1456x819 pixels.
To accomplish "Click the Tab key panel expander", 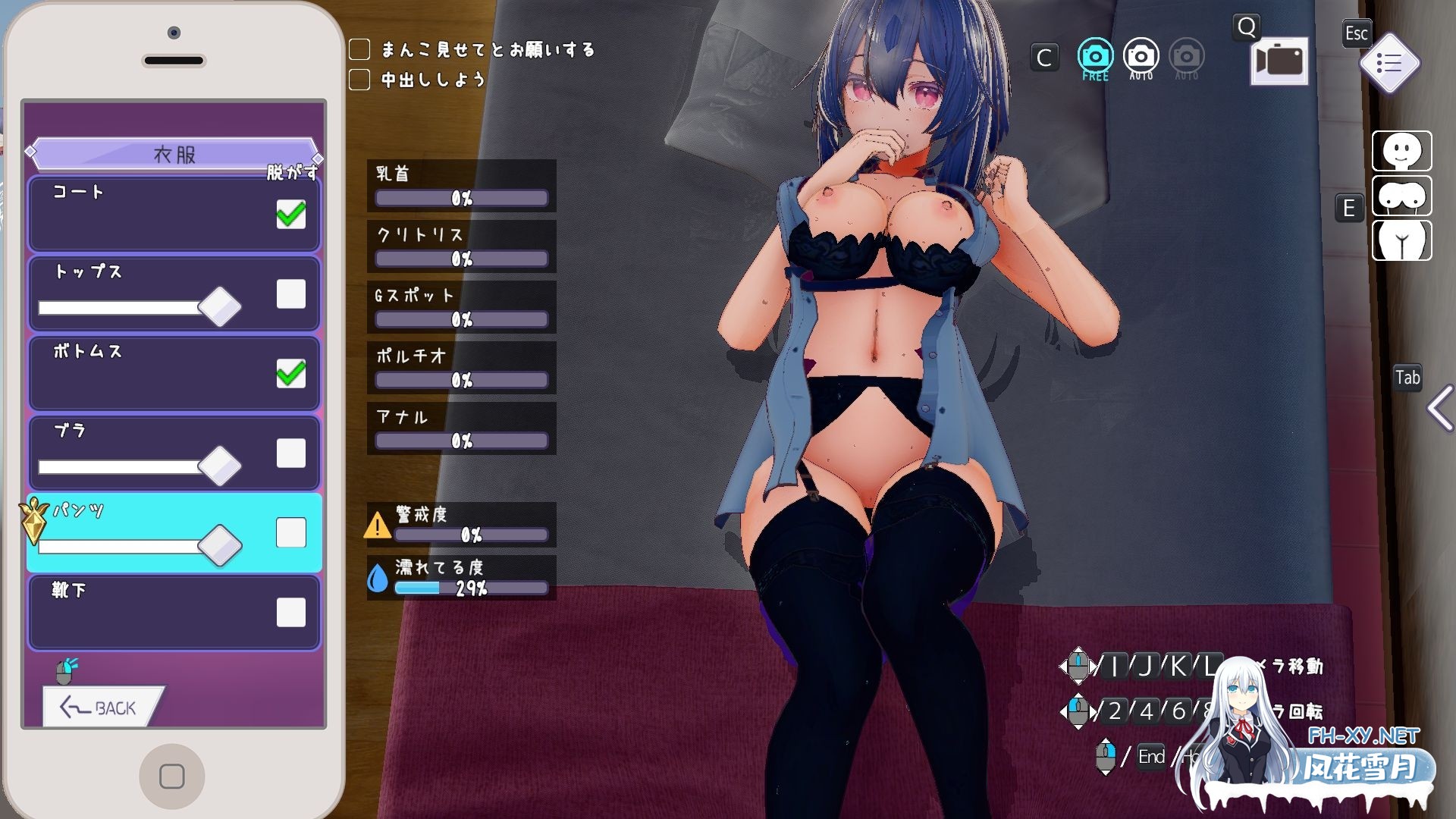I will coord(1407,377).
